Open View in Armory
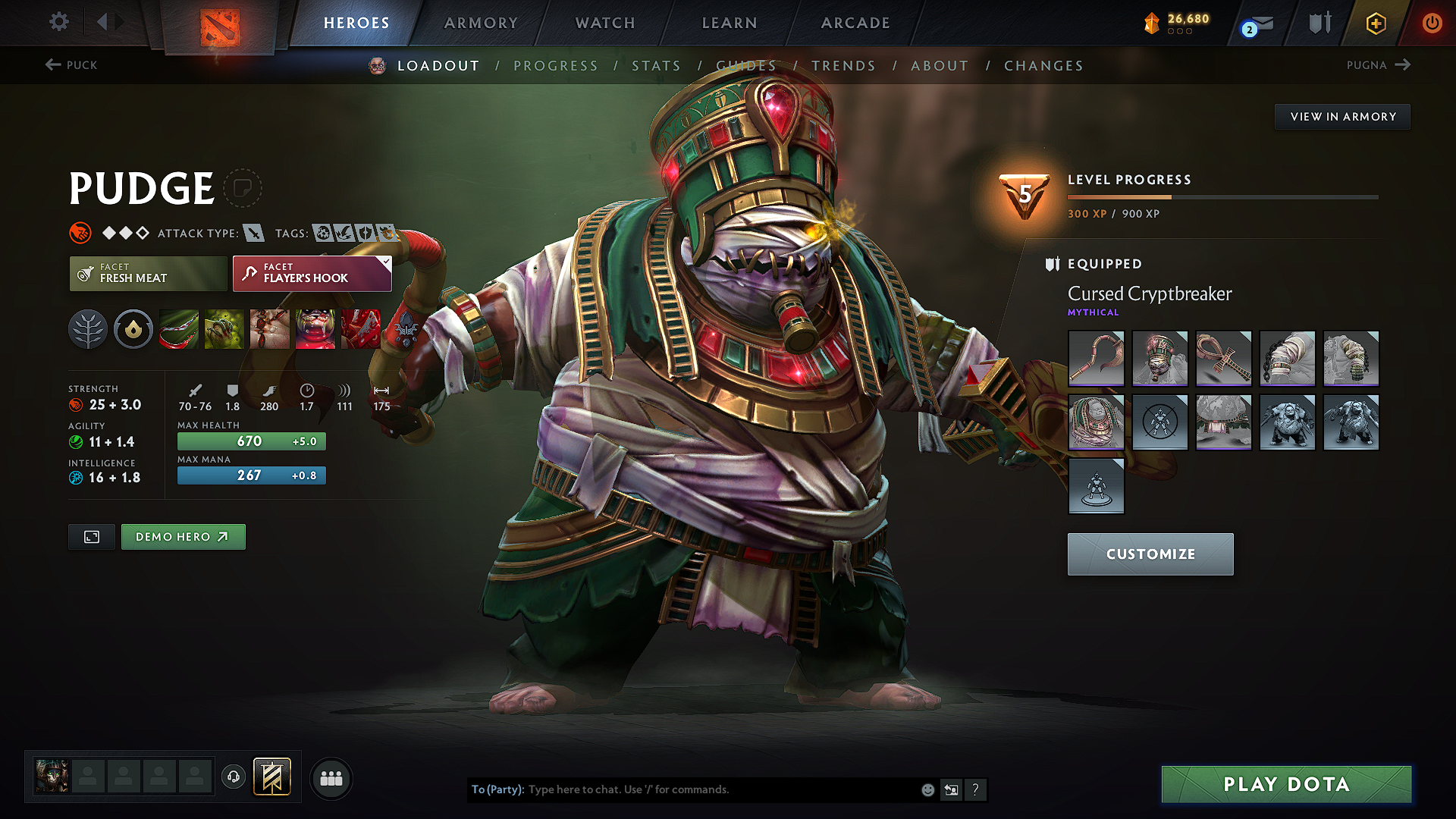Viewport: 1456px width, 819px height. (1342, 117)
